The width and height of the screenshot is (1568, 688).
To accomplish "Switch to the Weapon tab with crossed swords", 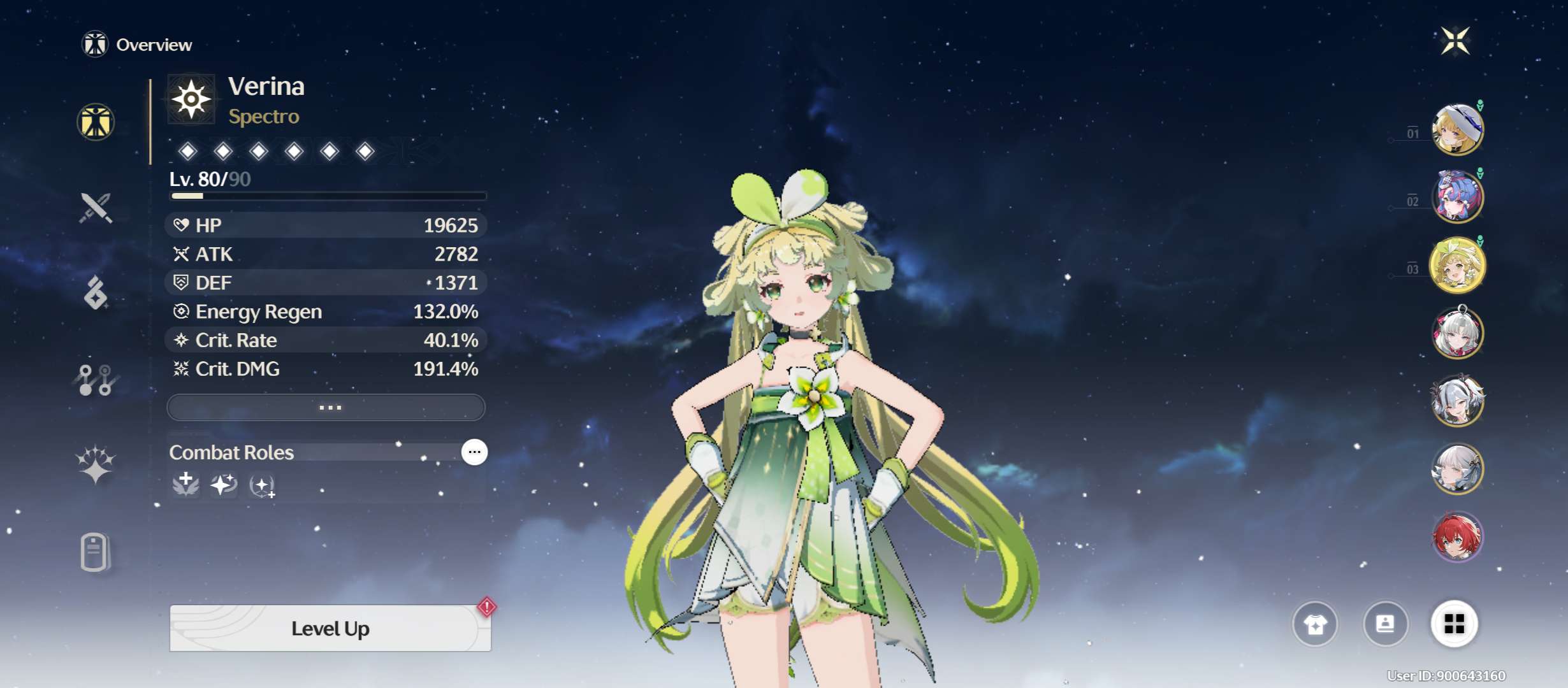I will (96, 208).
